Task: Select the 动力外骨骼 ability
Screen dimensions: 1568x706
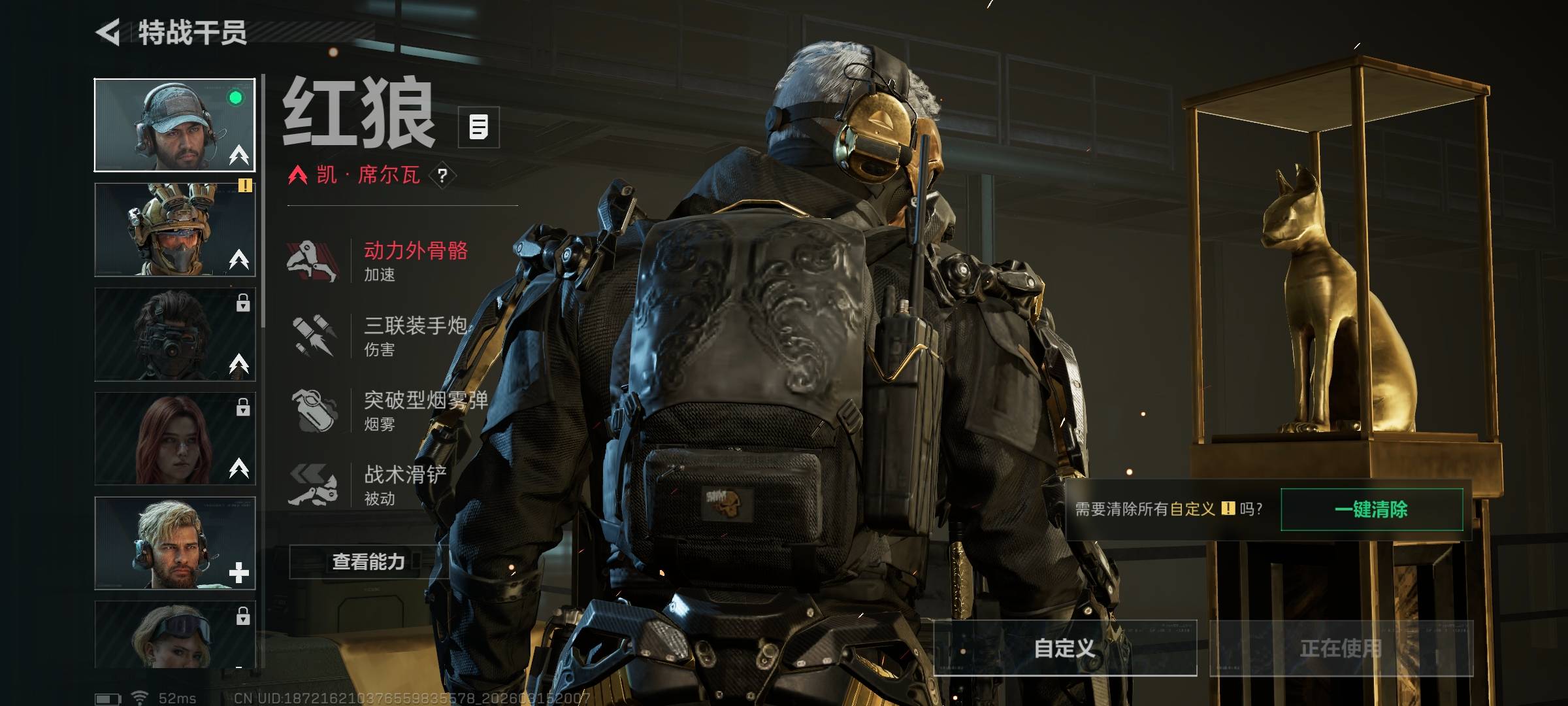Action: click(392, 260)
